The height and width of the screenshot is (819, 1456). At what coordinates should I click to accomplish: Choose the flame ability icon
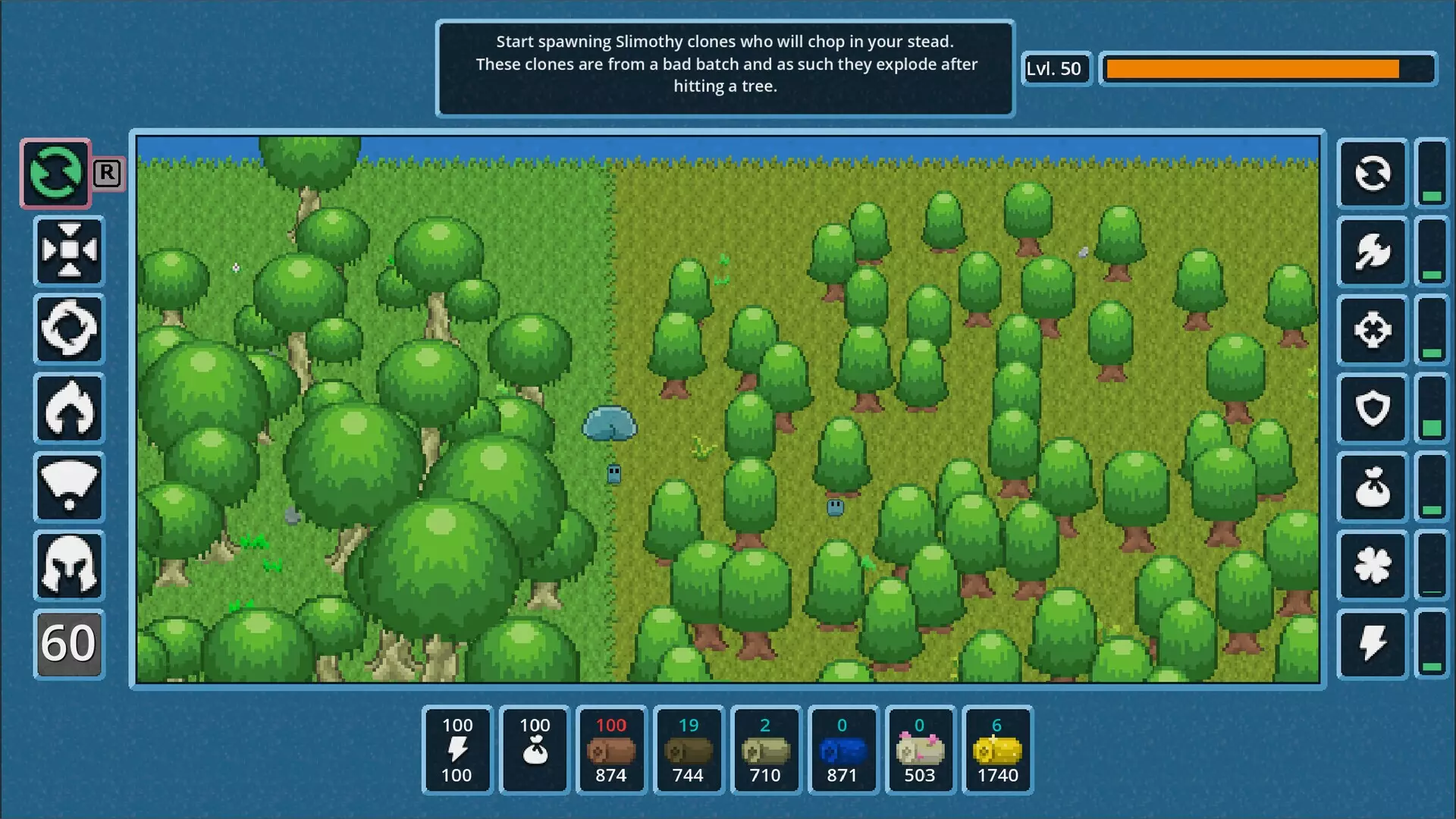[69, 409]
